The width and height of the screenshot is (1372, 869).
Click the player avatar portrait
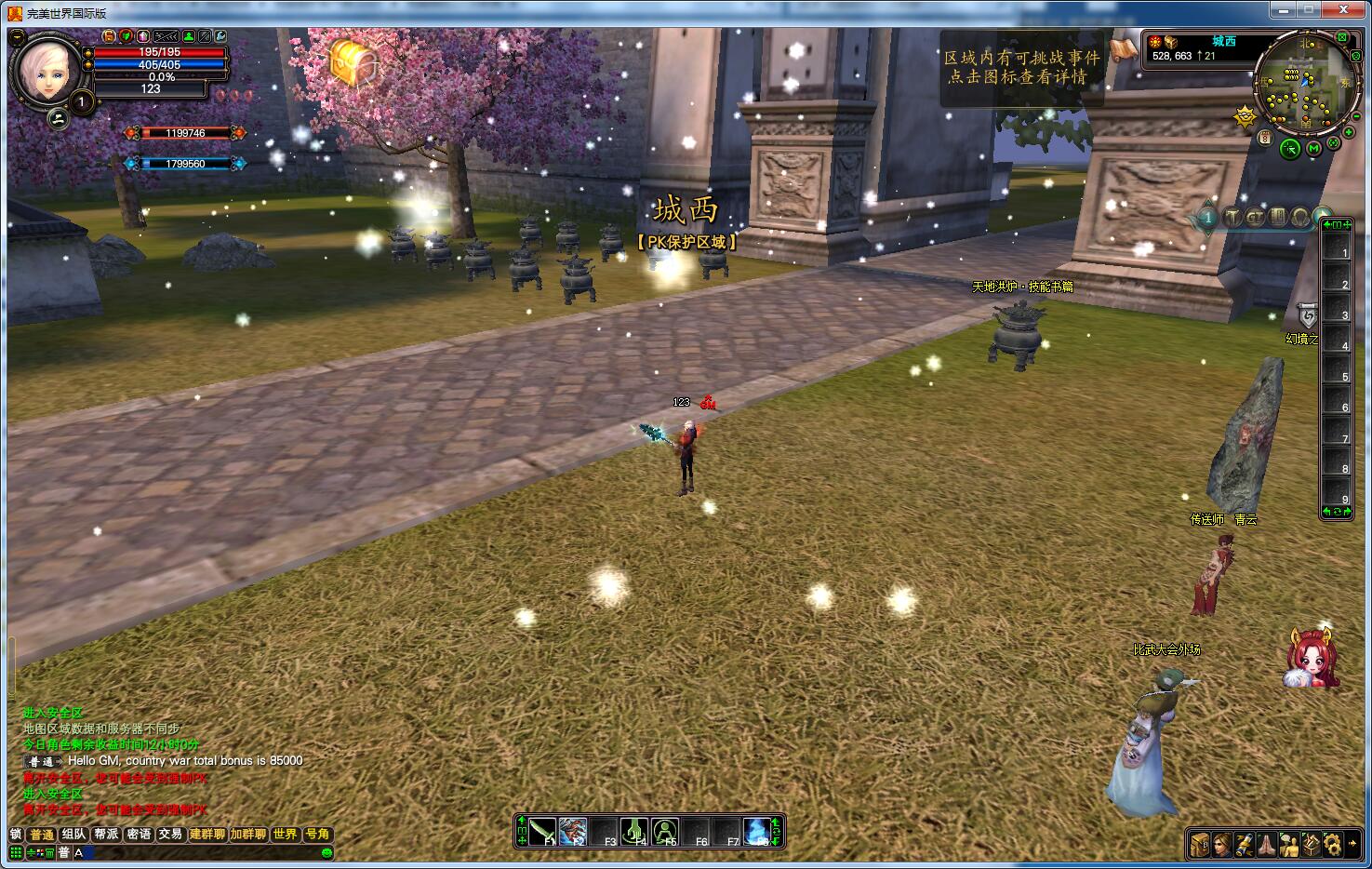pos(46,69)
